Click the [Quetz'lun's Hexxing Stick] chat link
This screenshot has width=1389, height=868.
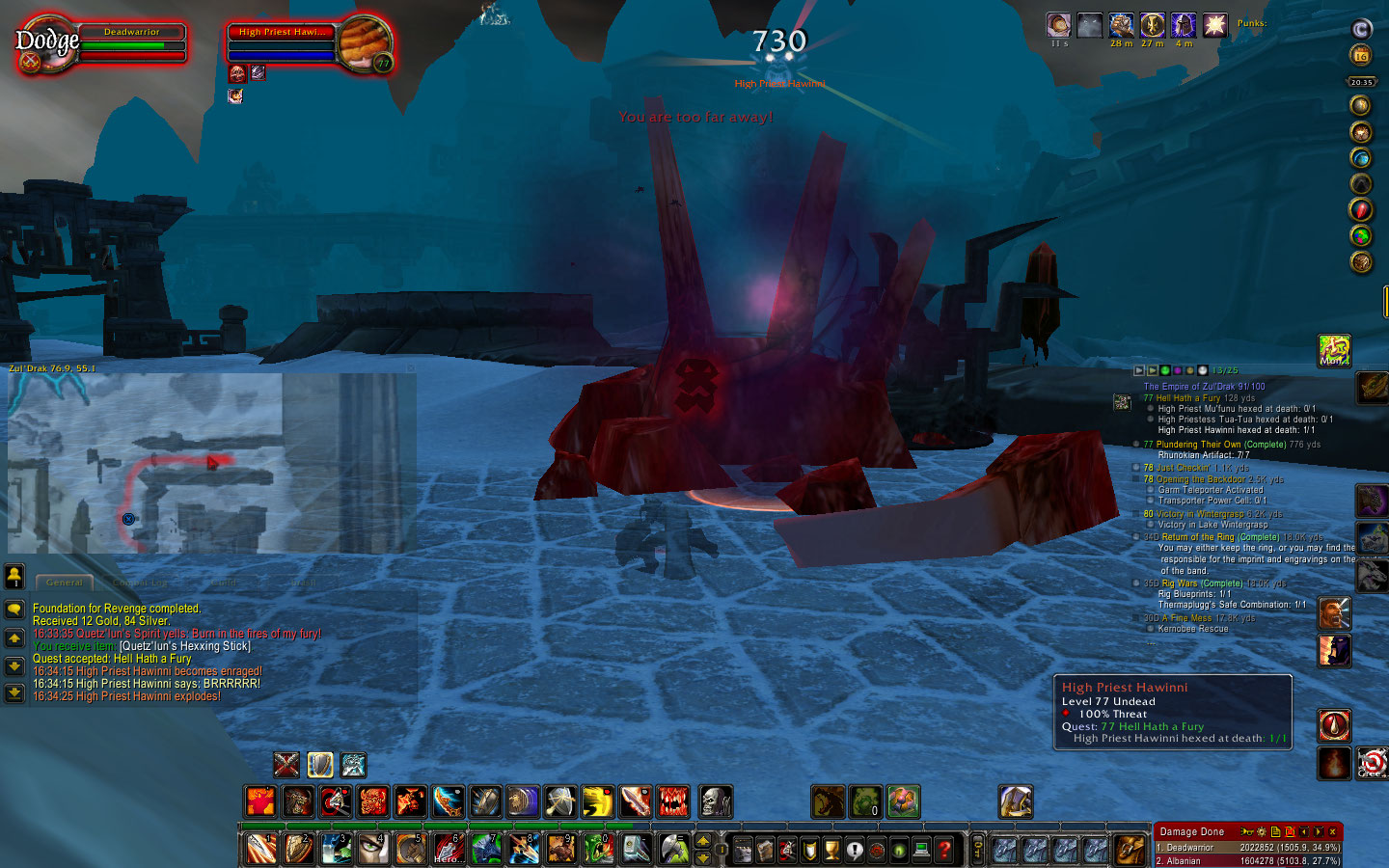pyautogui.click(x=183, y=645)
